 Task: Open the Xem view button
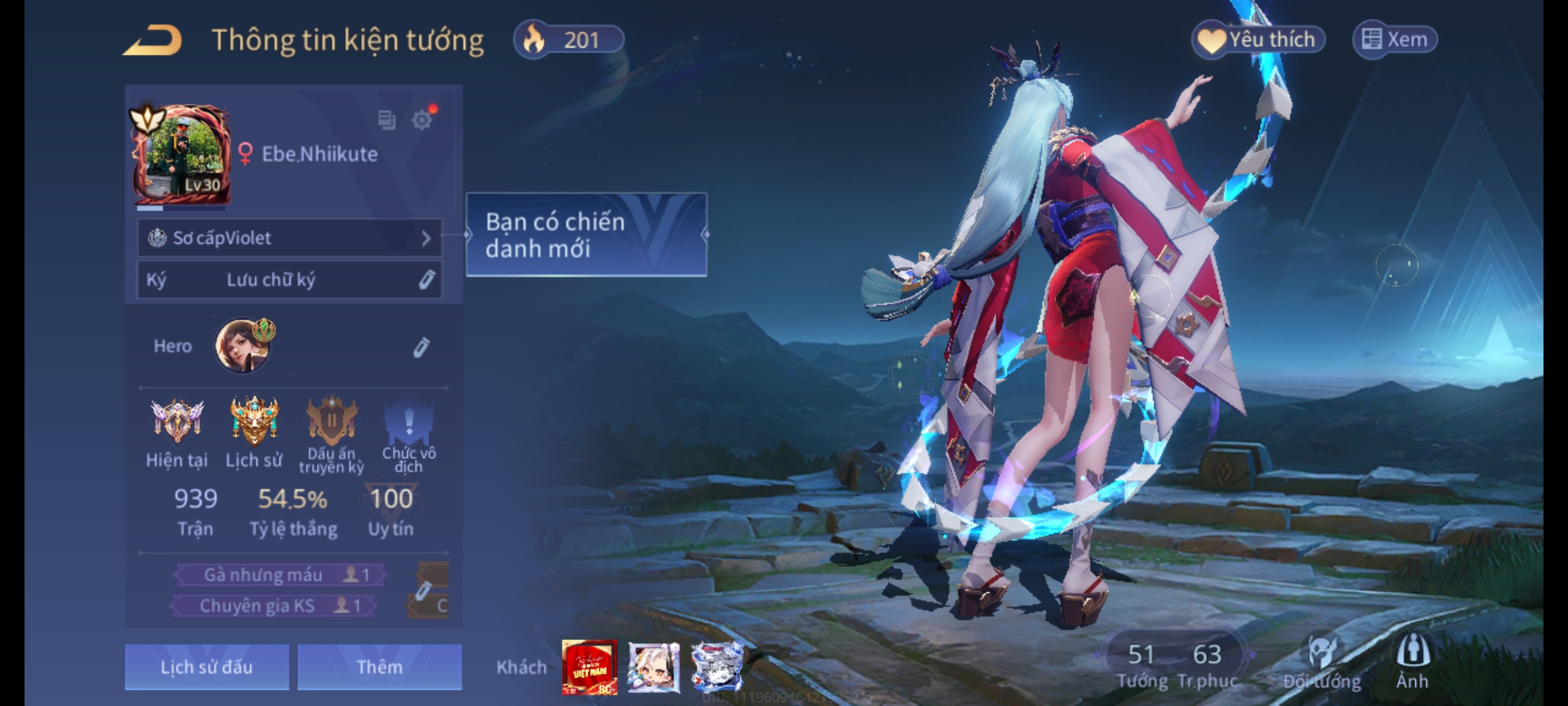point(1395,40)
